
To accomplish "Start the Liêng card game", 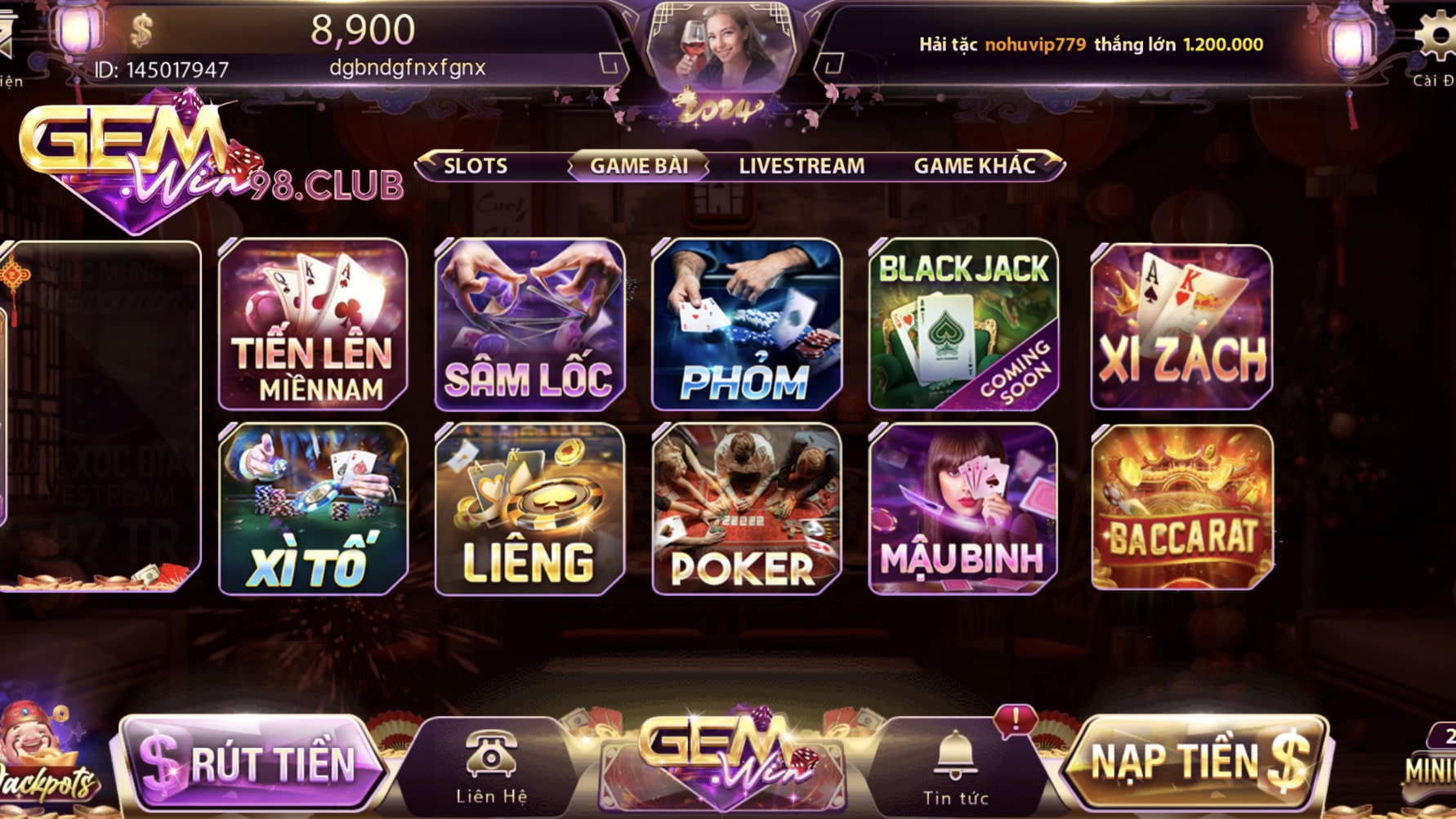I will point(529,508).
